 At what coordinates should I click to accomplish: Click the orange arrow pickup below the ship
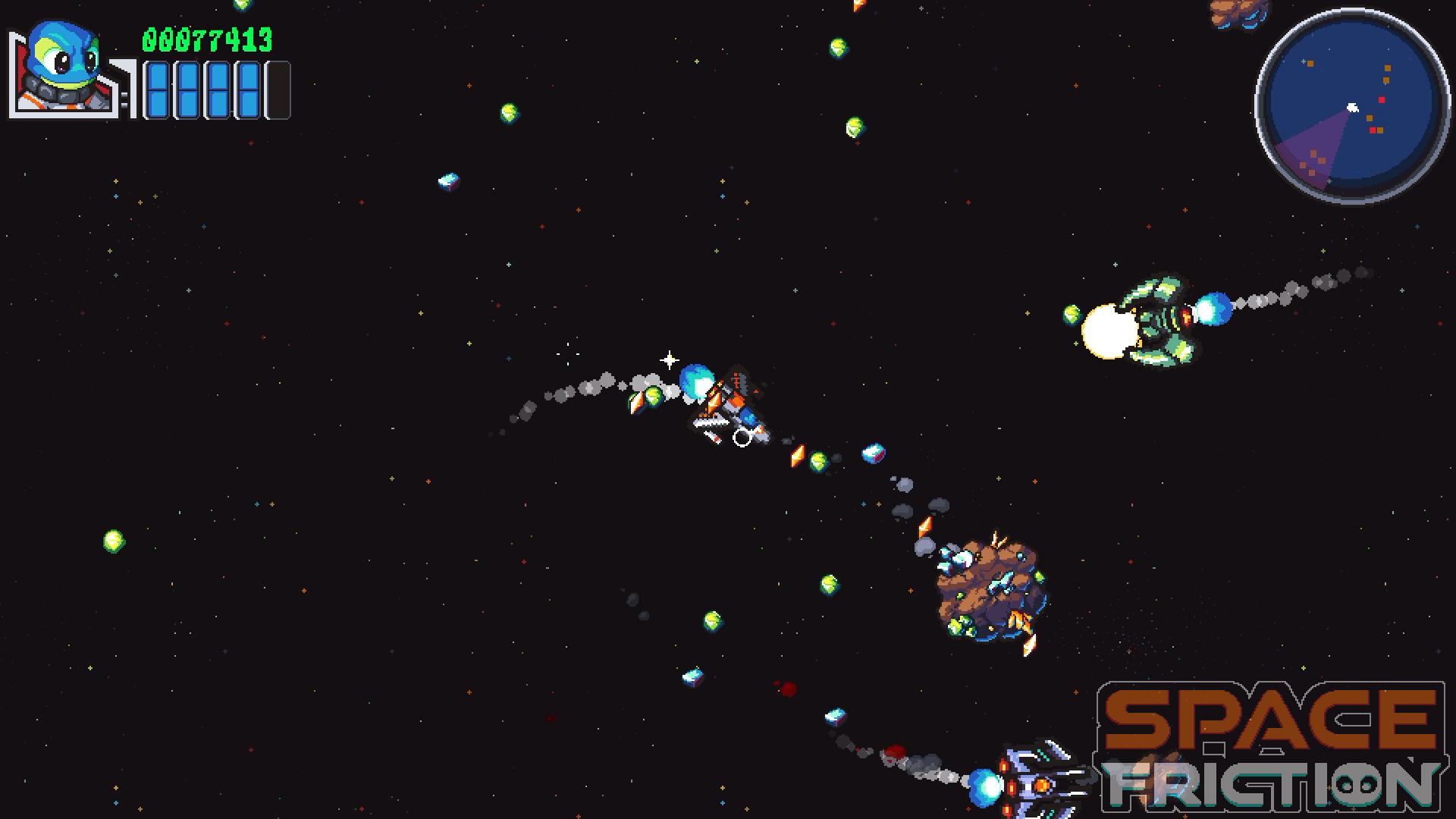point(797,455)
